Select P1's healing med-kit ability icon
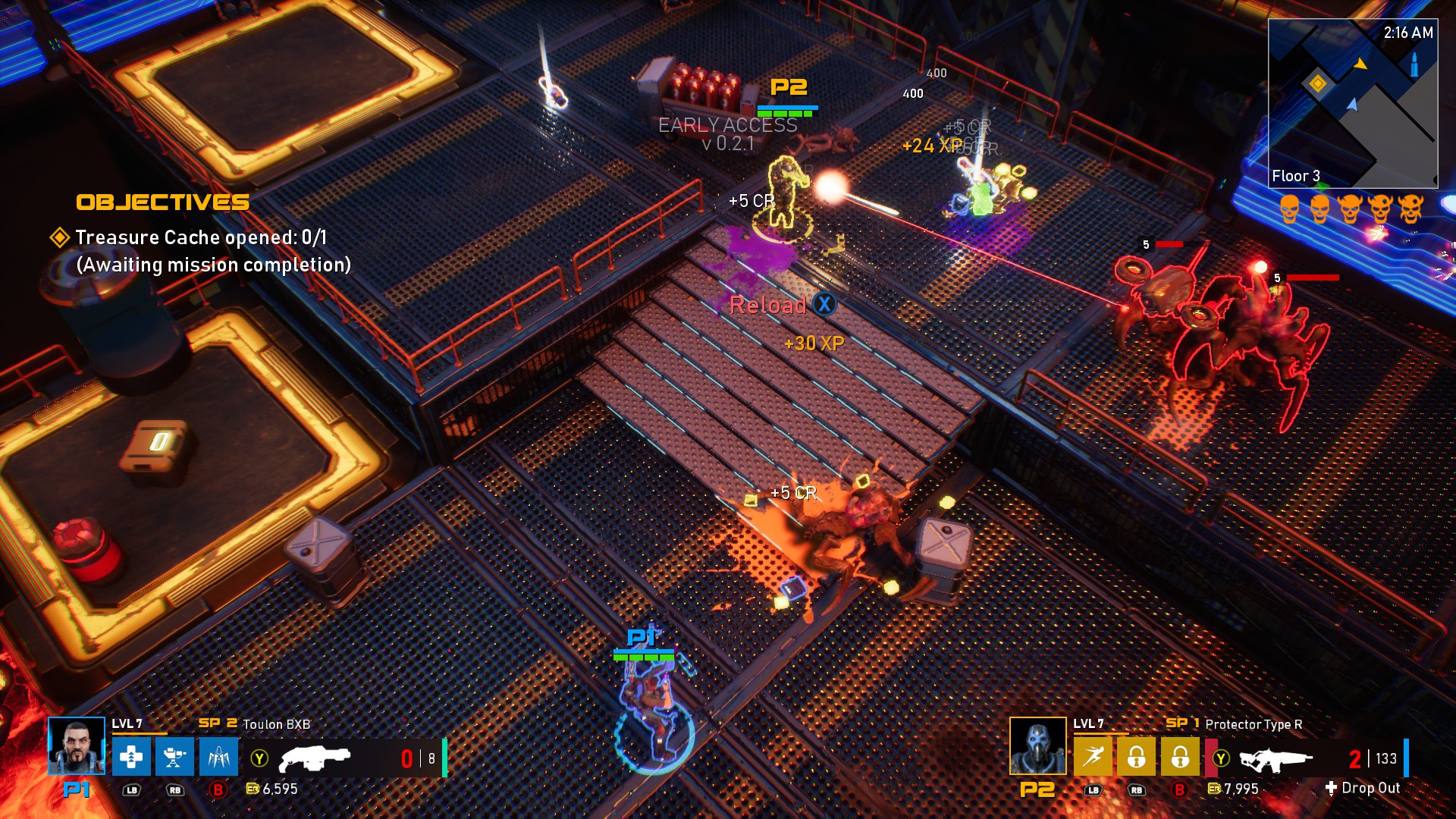The width and height of the screenshot is (1456, 819). tap(132, 758)
